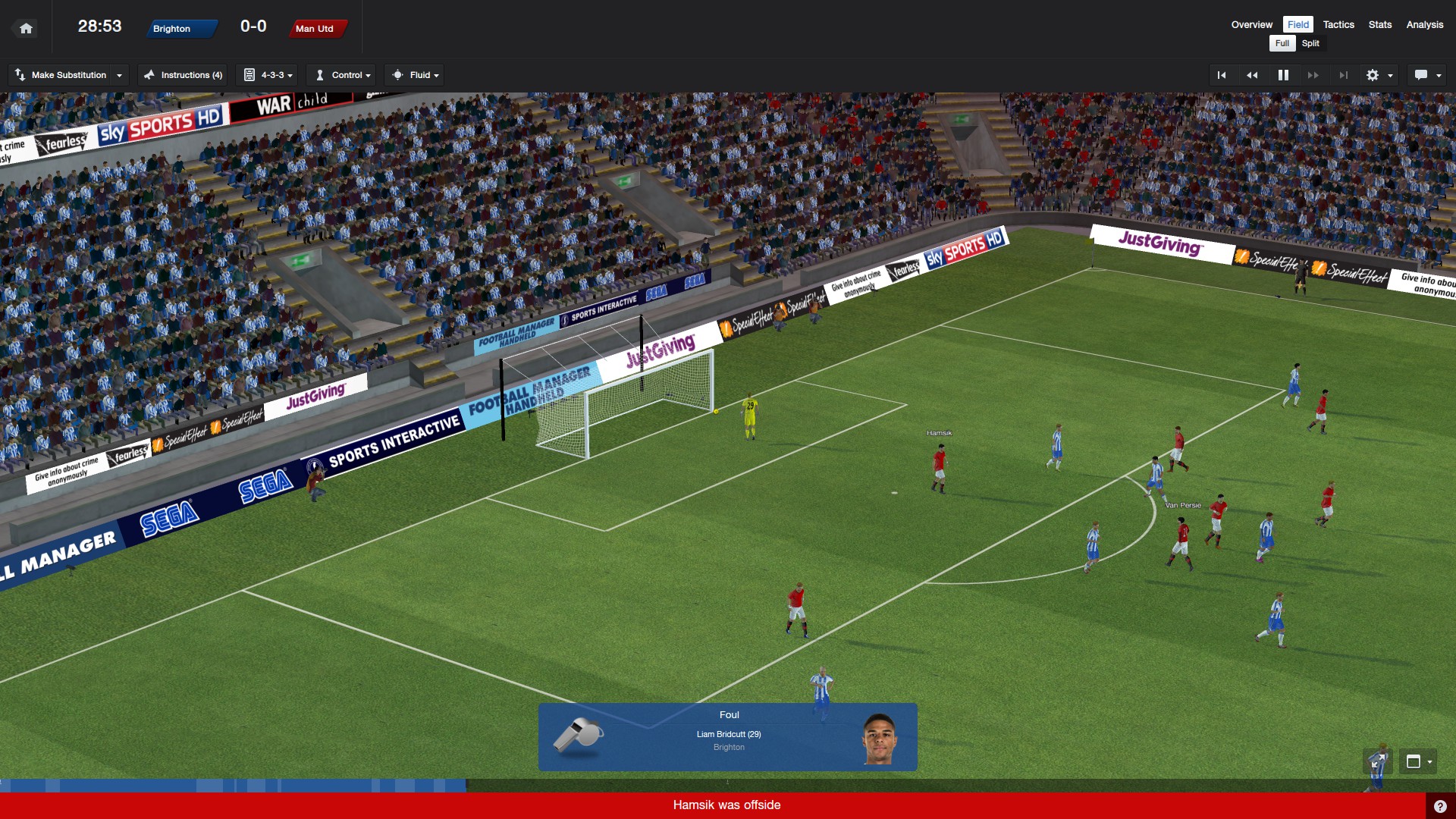Image resolution: width=1456 pixels, height=819 pixels.
Task: Open the speech bubble commentary menu
Action: click(x=1427, y=75)
